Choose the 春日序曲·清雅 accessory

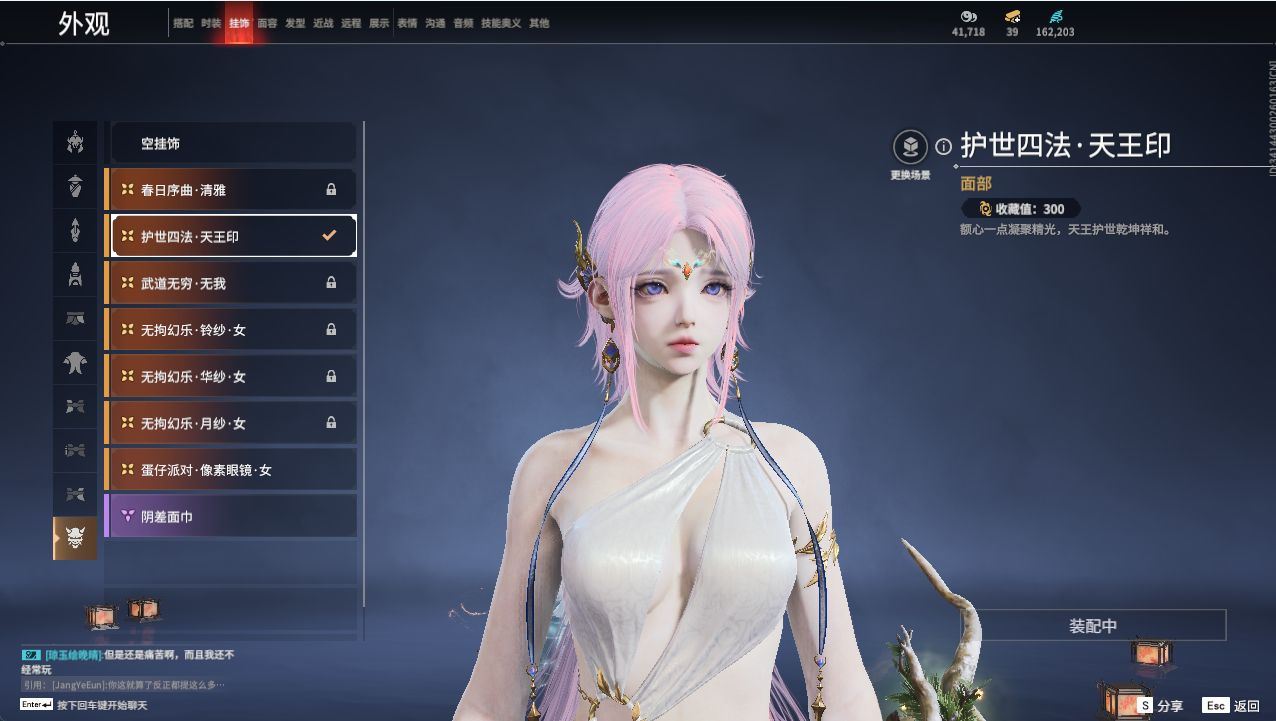click(x=231, y=189)
